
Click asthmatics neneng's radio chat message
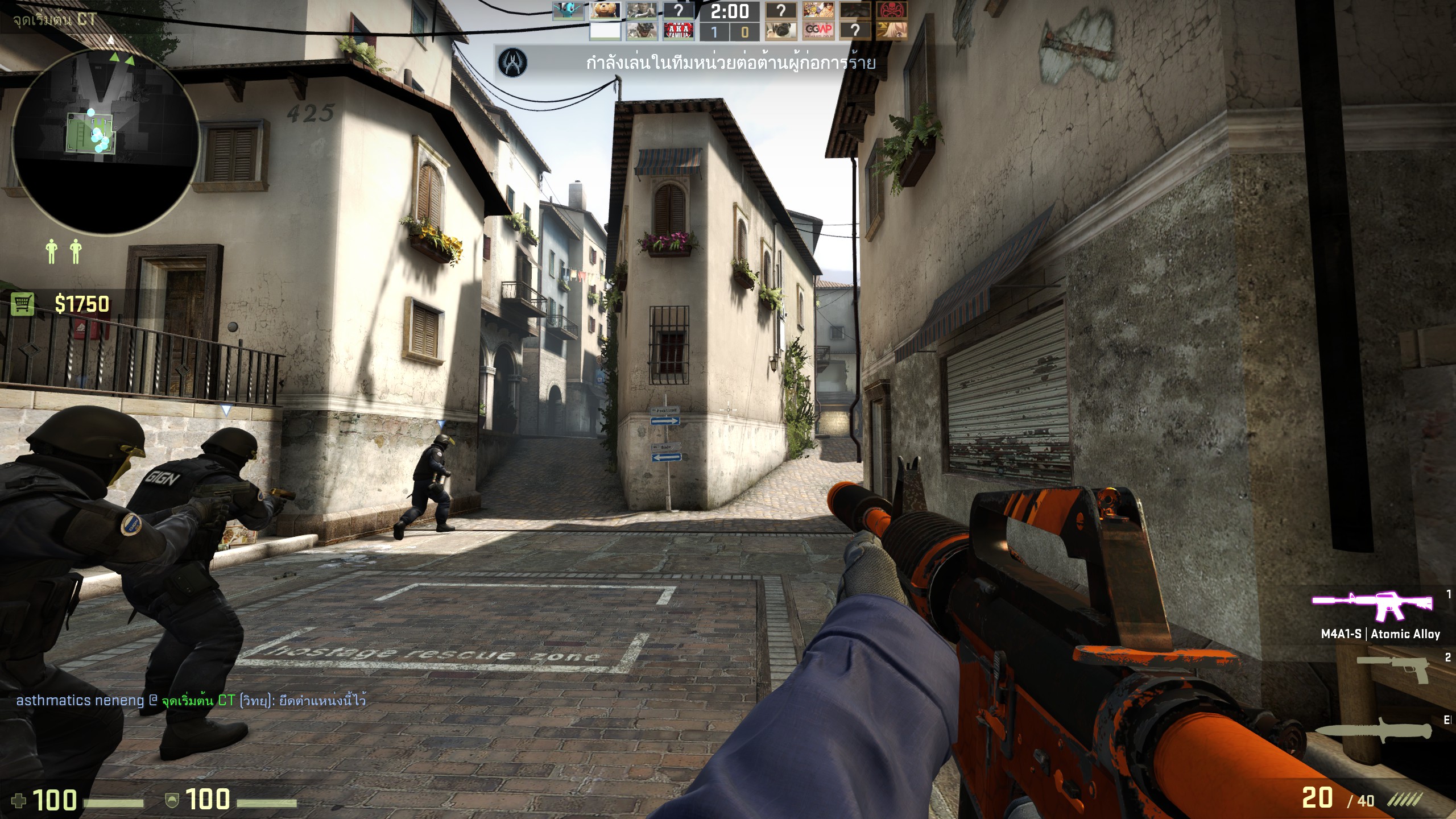191,700
